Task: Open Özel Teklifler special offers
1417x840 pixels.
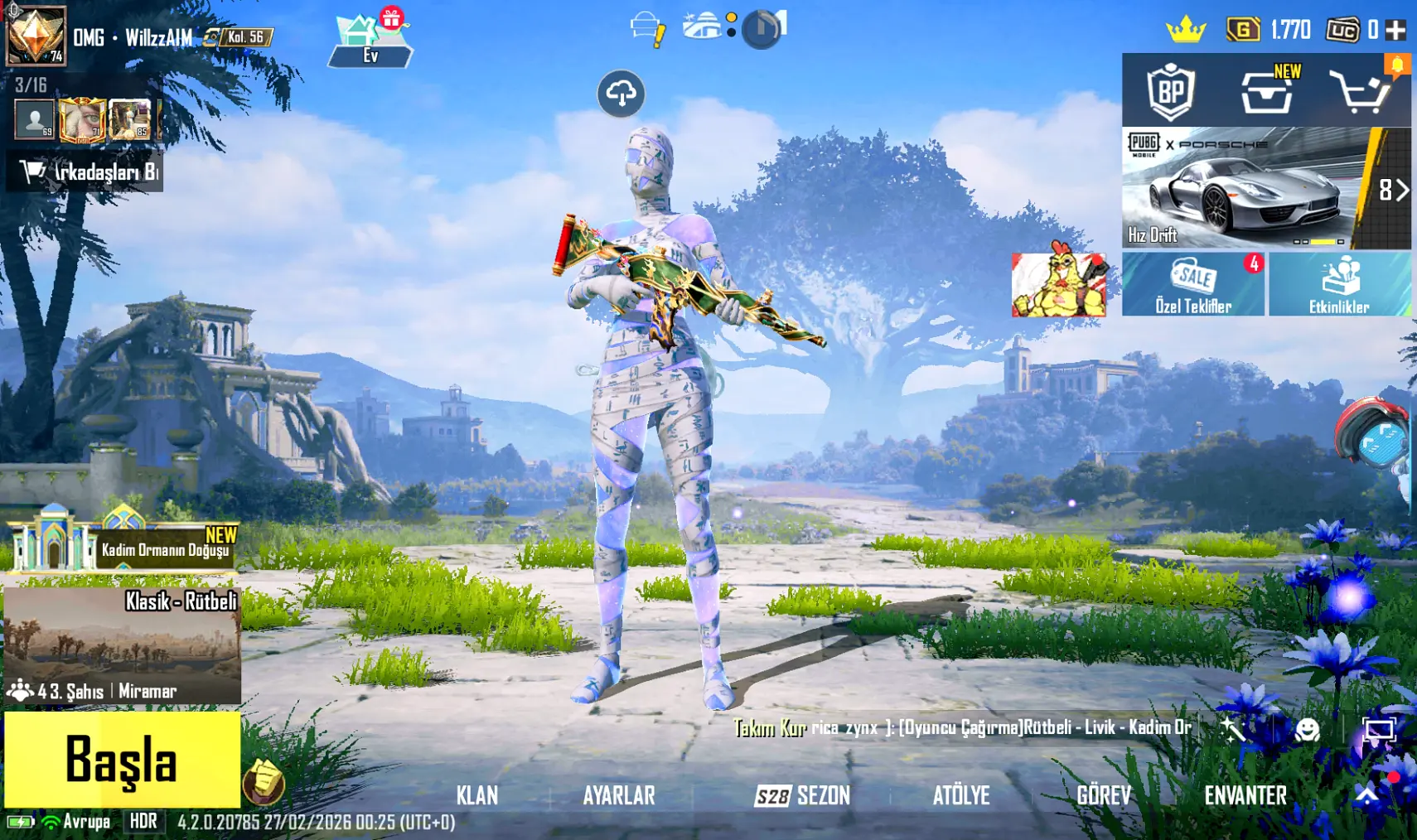Action: [1192, 284]
